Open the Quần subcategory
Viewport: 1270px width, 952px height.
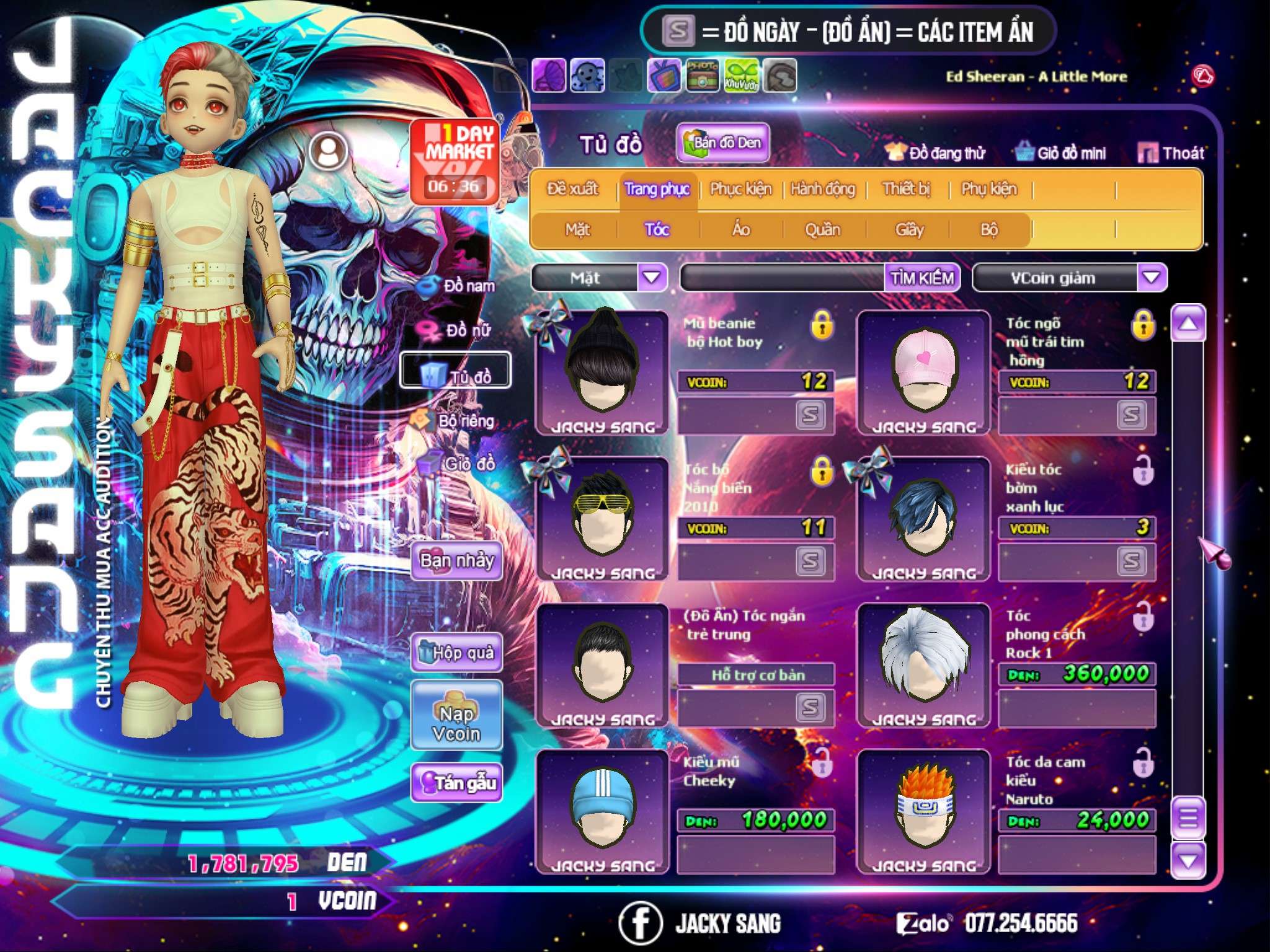(822, 229)
